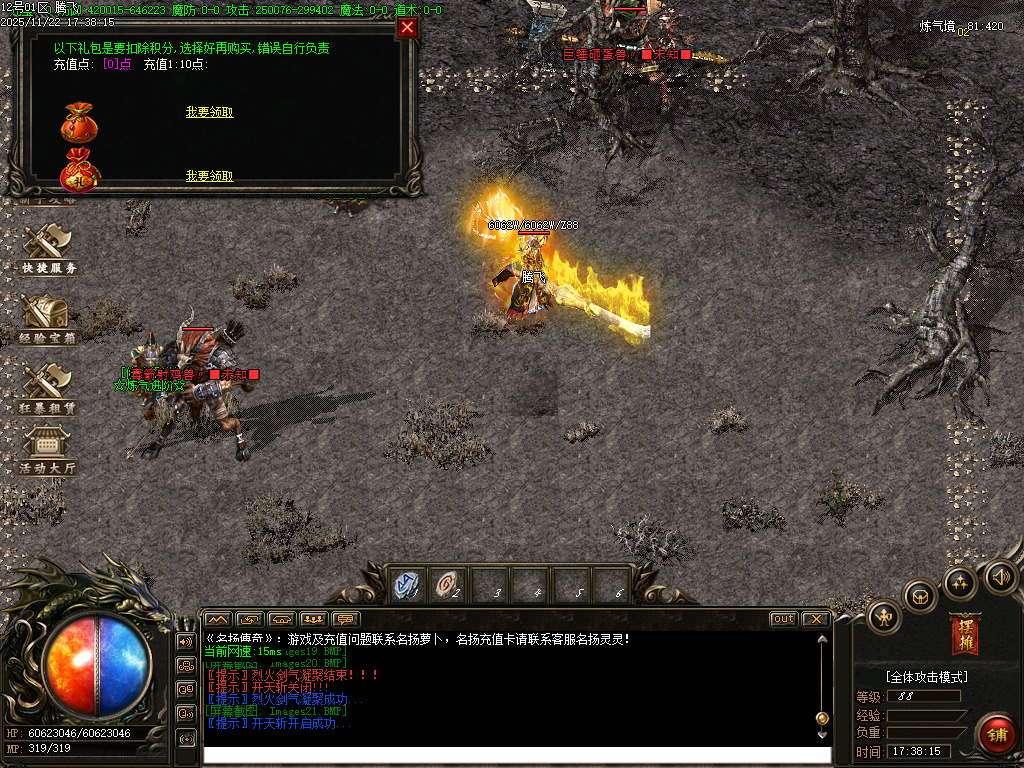This screenshot has height=768, width=1024.
Task: Open the 经验宝箱 experience chest
Action: coord(48,318)
